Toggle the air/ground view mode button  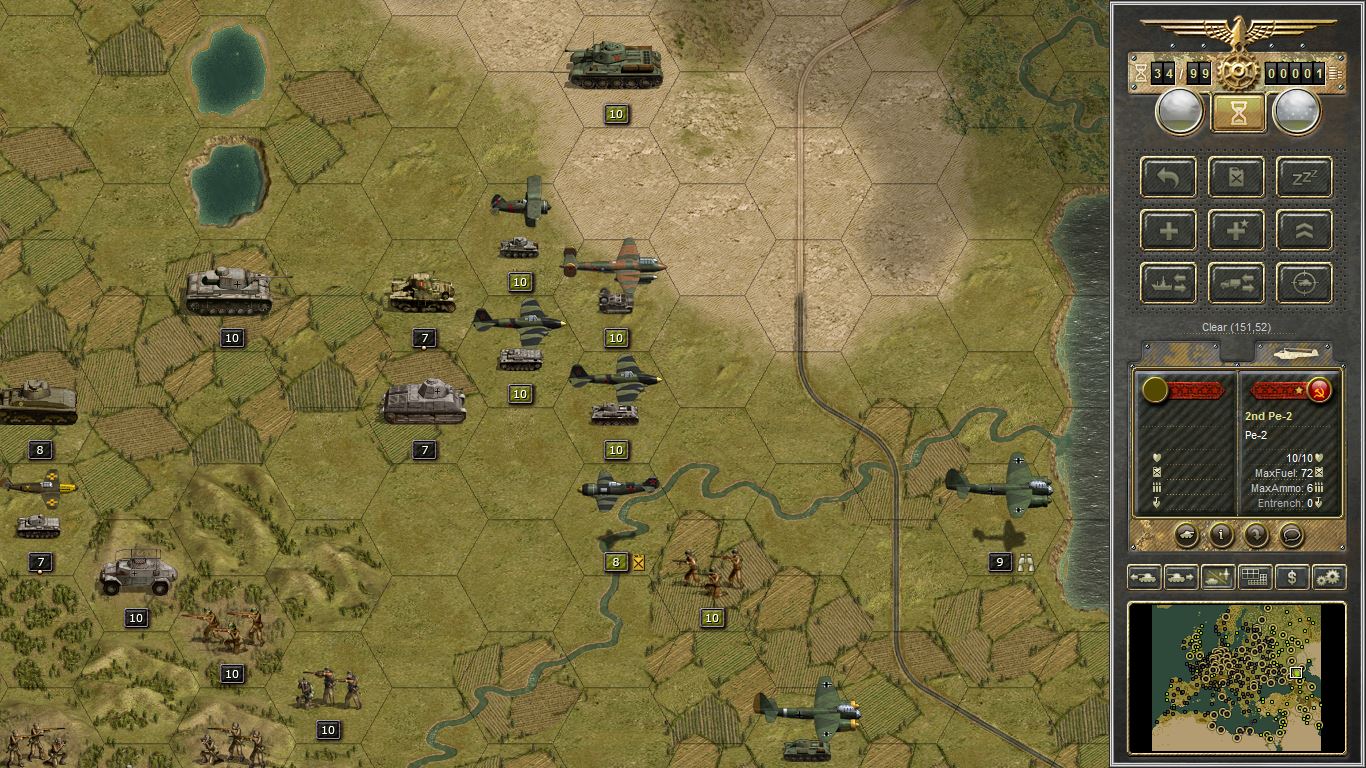[x=1217, y=577]
